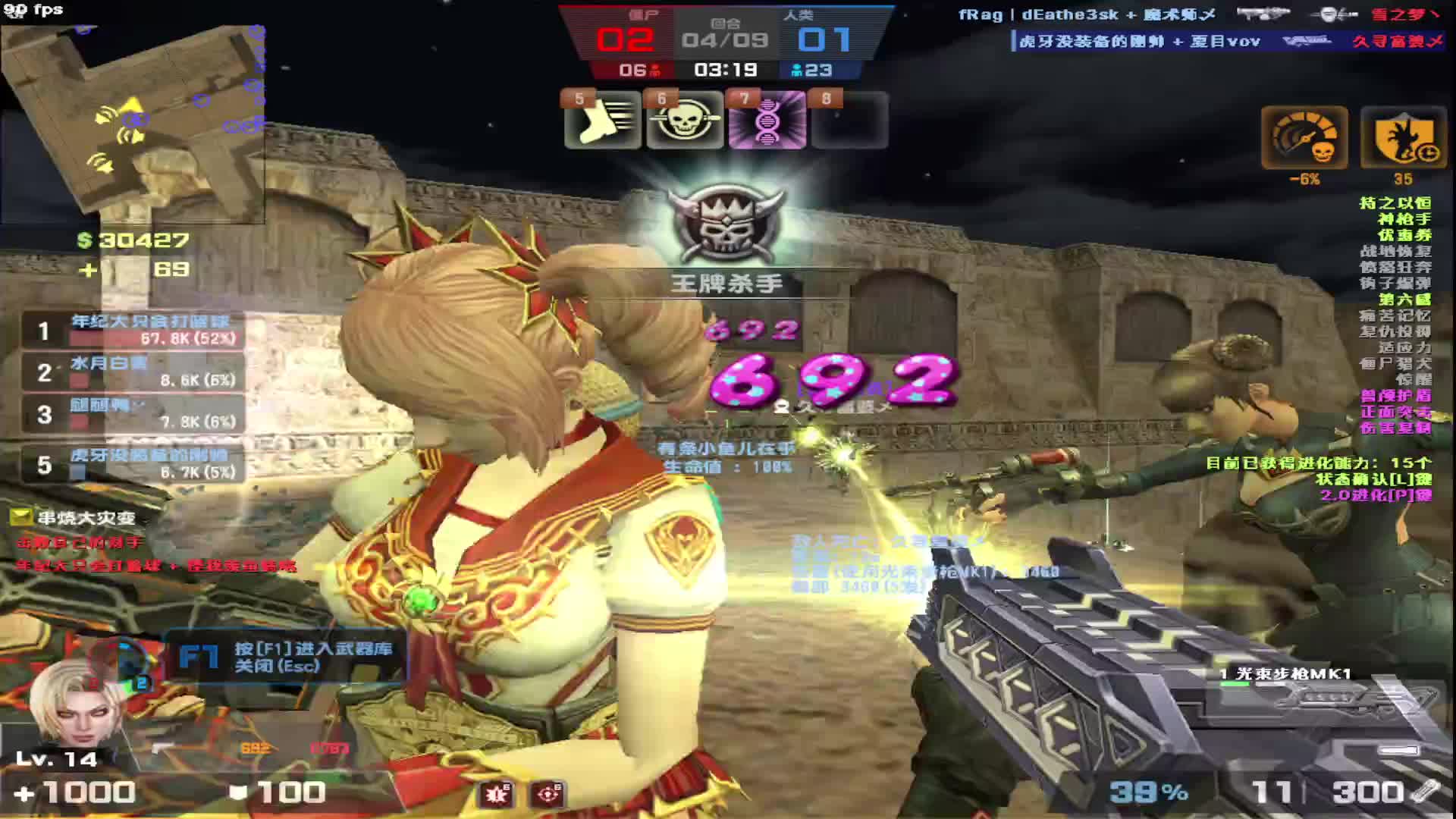Use the skull skill in slot 6
Image resolution: width=1456 pixels, height=819 pixels.
(684, 120)
